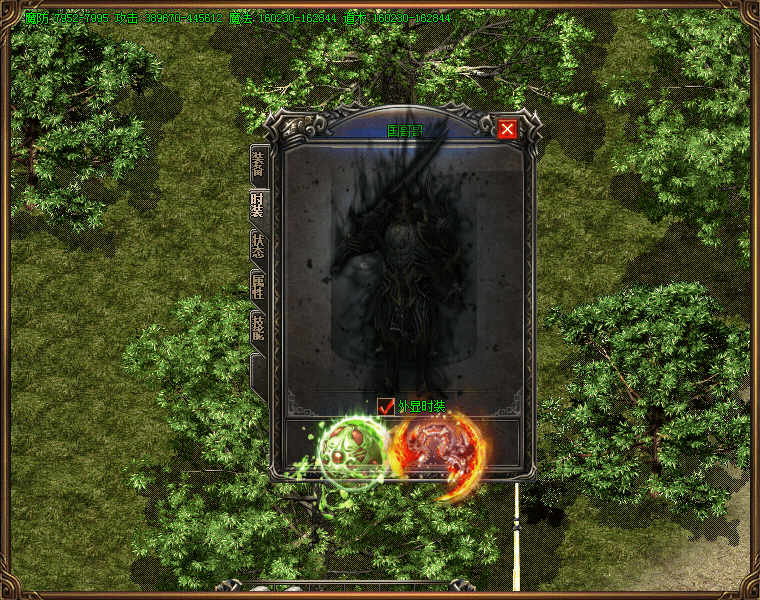Select the 时装 (Fashion) tab
Viewport: 760px width, 600px height.
pyautogui.click(x=258, y=205)
